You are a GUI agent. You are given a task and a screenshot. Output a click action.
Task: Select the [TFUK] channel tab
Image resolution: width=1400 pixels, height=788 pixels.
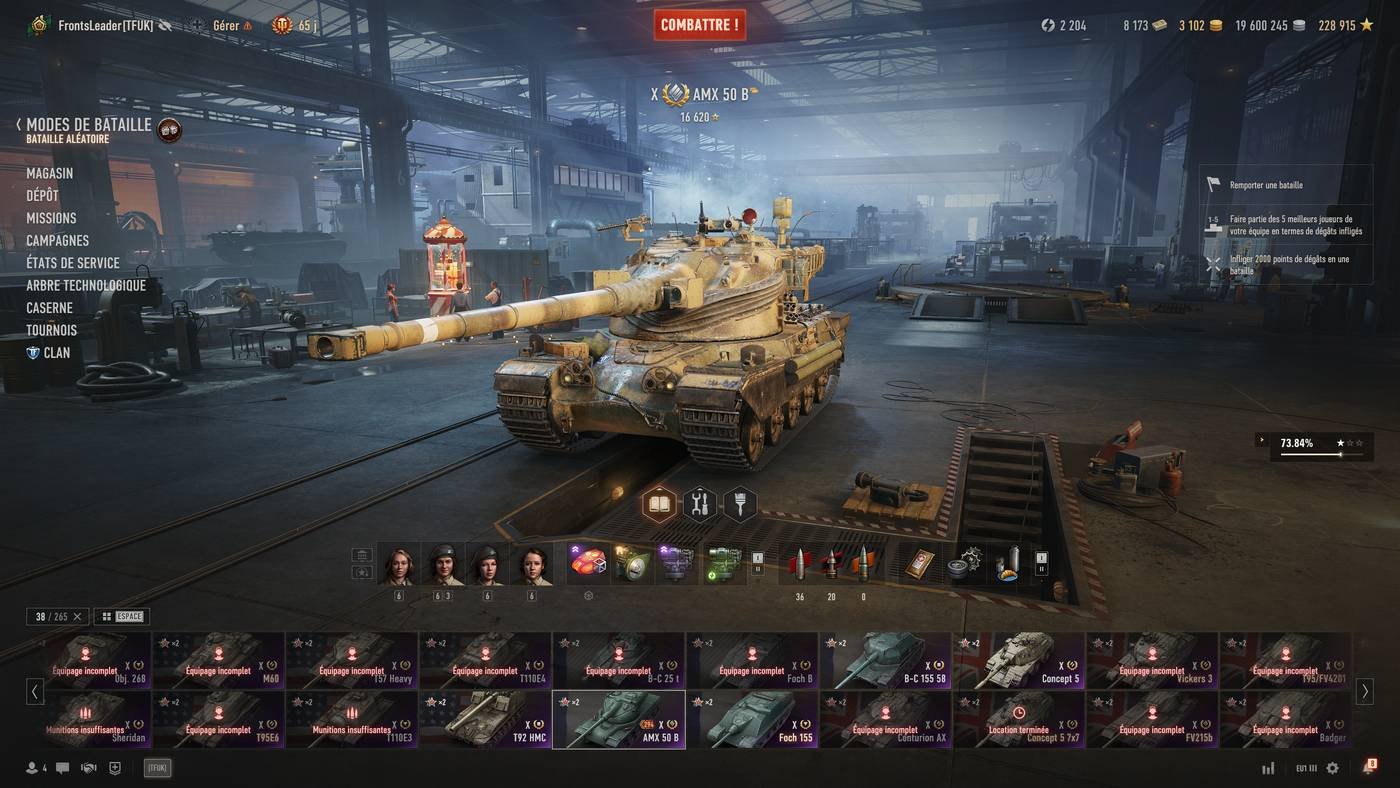[x=157, y=767]
